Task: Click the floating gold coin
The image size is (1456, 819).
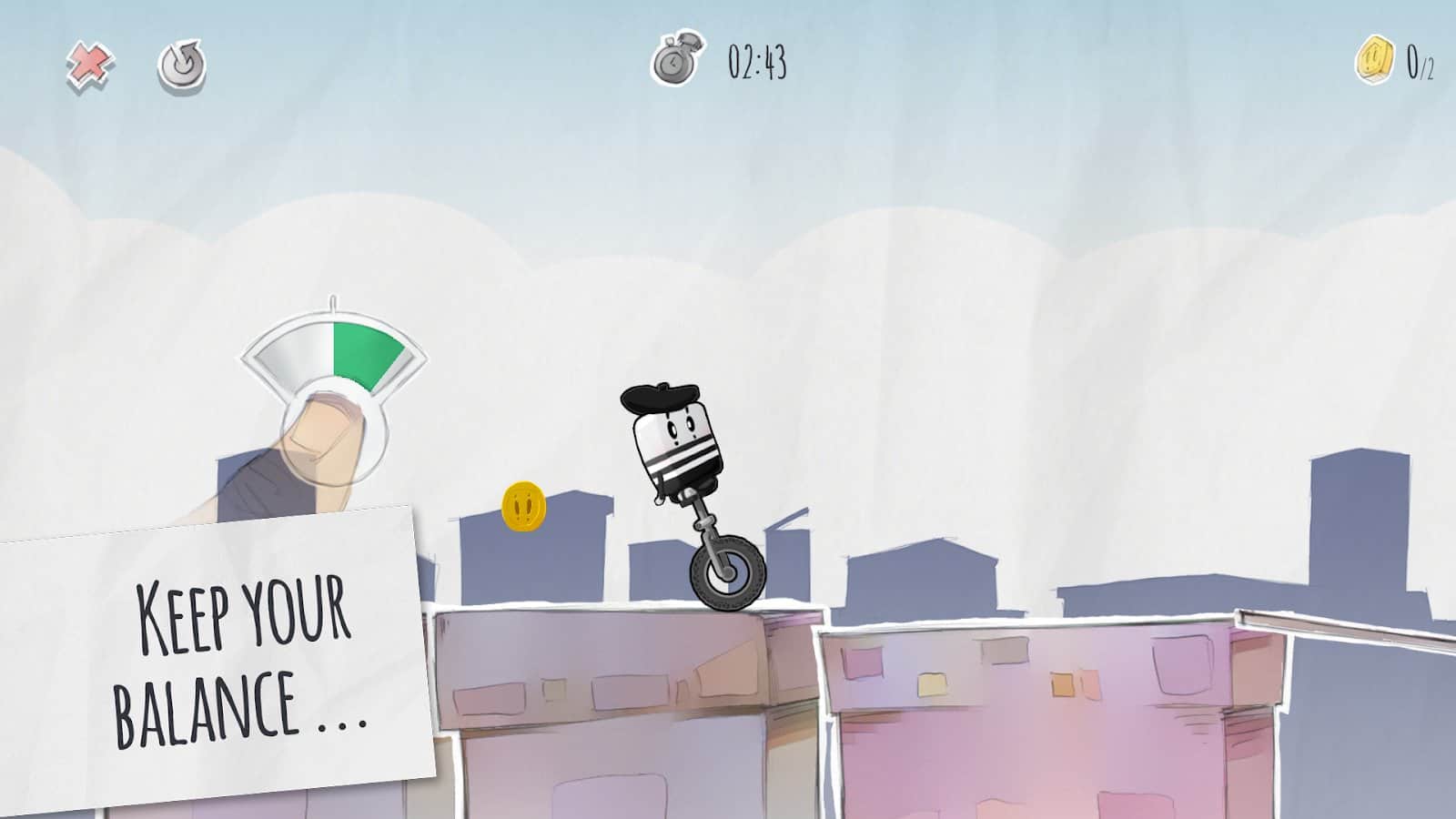Action: pos(523,505)
